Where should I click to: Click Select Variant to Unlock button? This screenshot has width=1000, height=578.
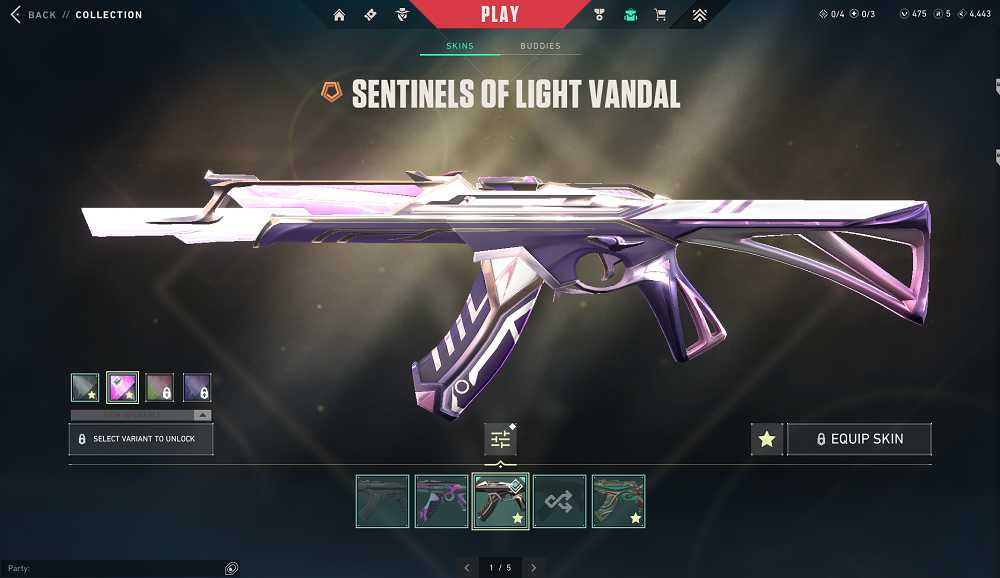pyautogui.click(x=141, y=439)
